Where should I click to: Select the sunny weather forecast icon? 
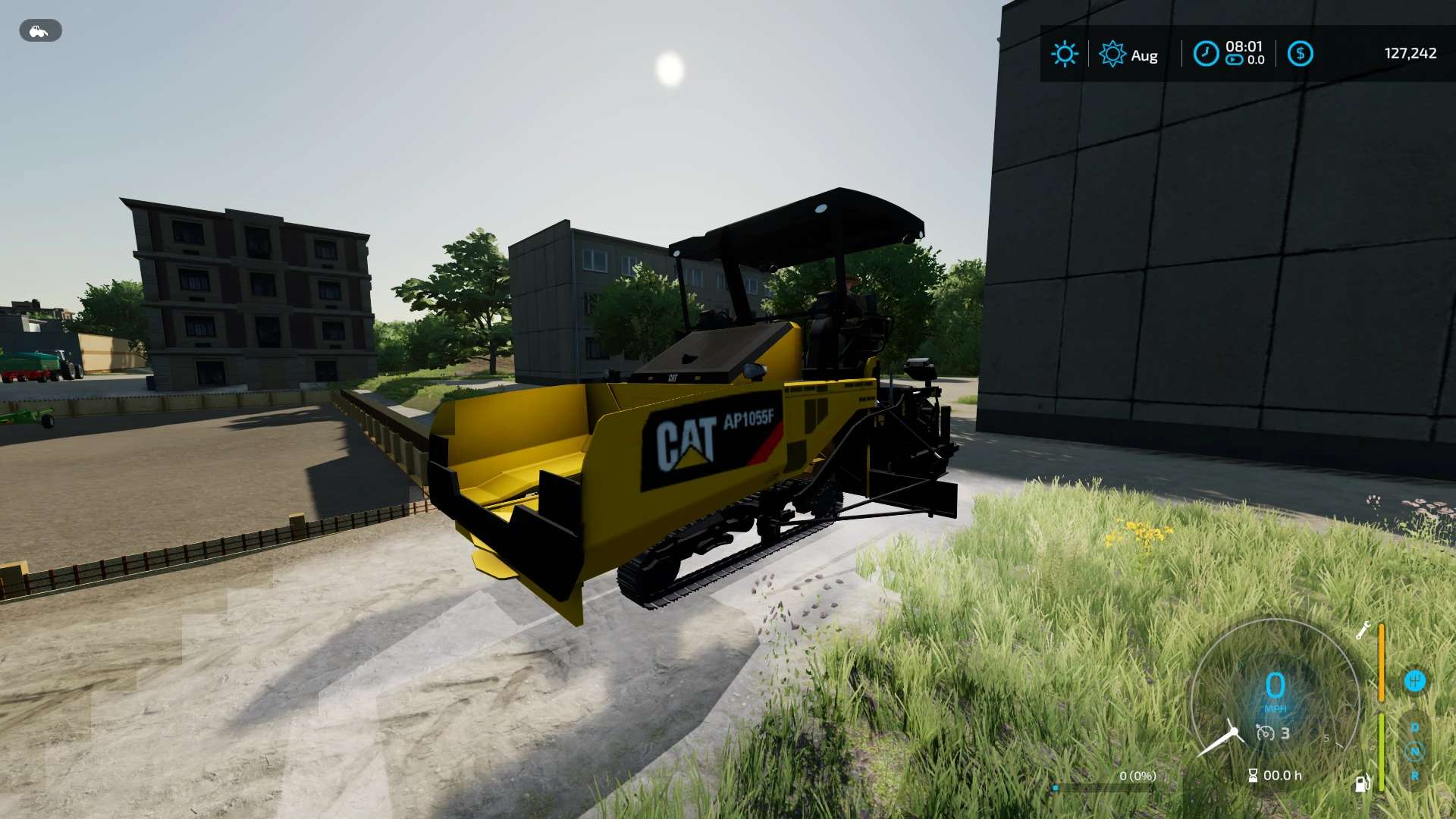1064,54
